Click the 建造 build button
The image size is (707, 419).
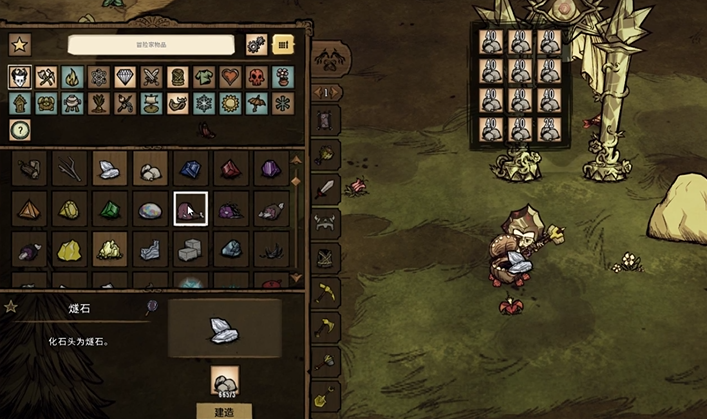coord(224,410)
